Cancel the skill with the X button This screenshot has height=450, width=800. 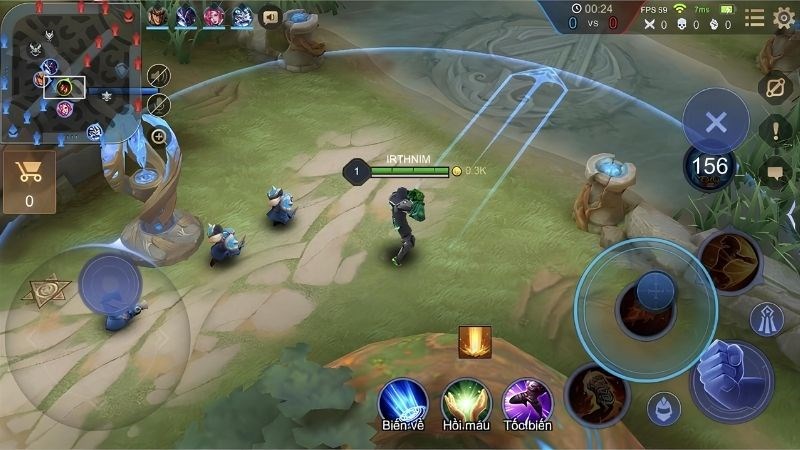click(715, 122)
